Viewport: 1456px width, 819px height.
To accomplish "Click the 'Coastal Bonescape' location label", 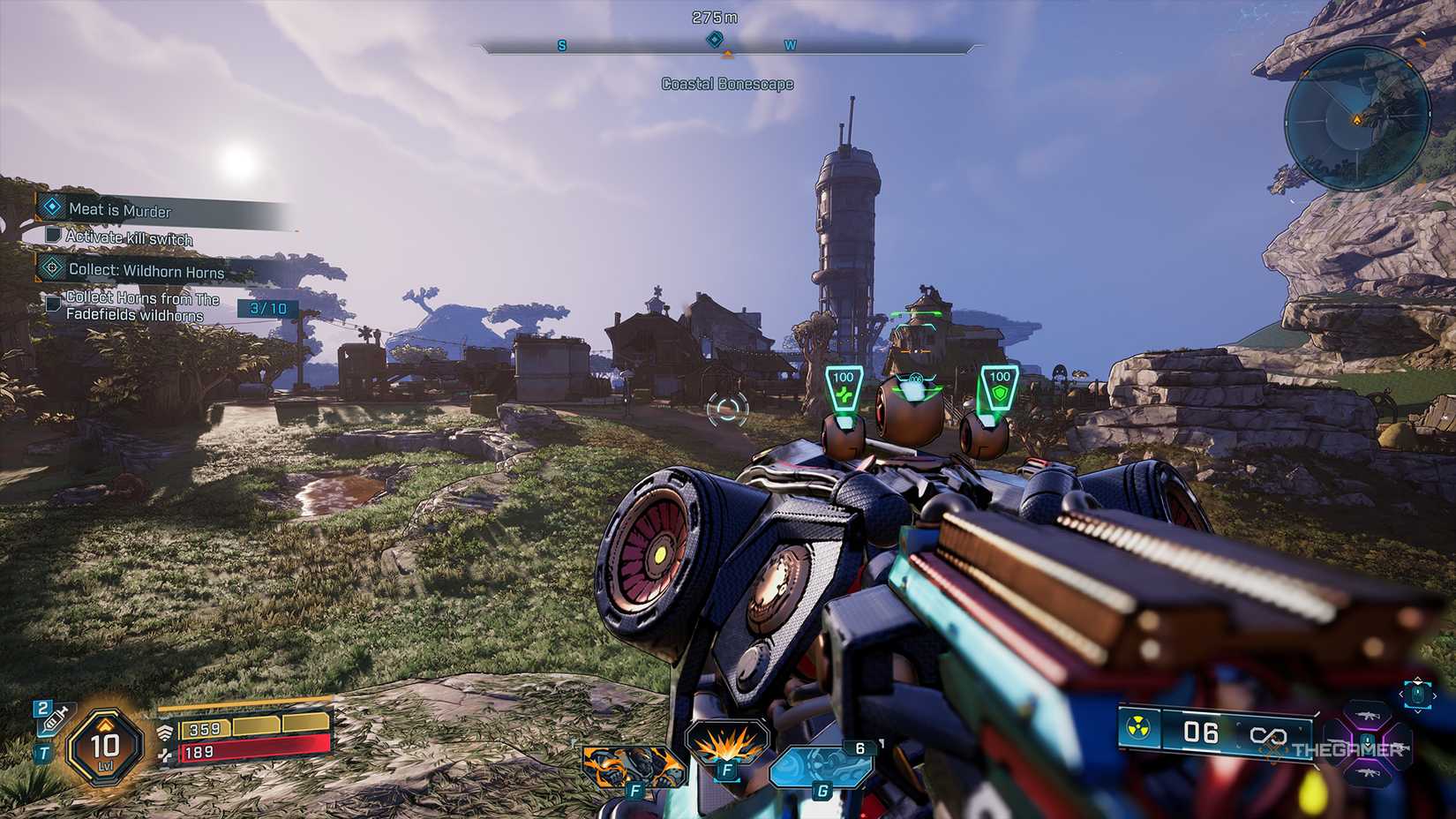I will click(727, 84).
